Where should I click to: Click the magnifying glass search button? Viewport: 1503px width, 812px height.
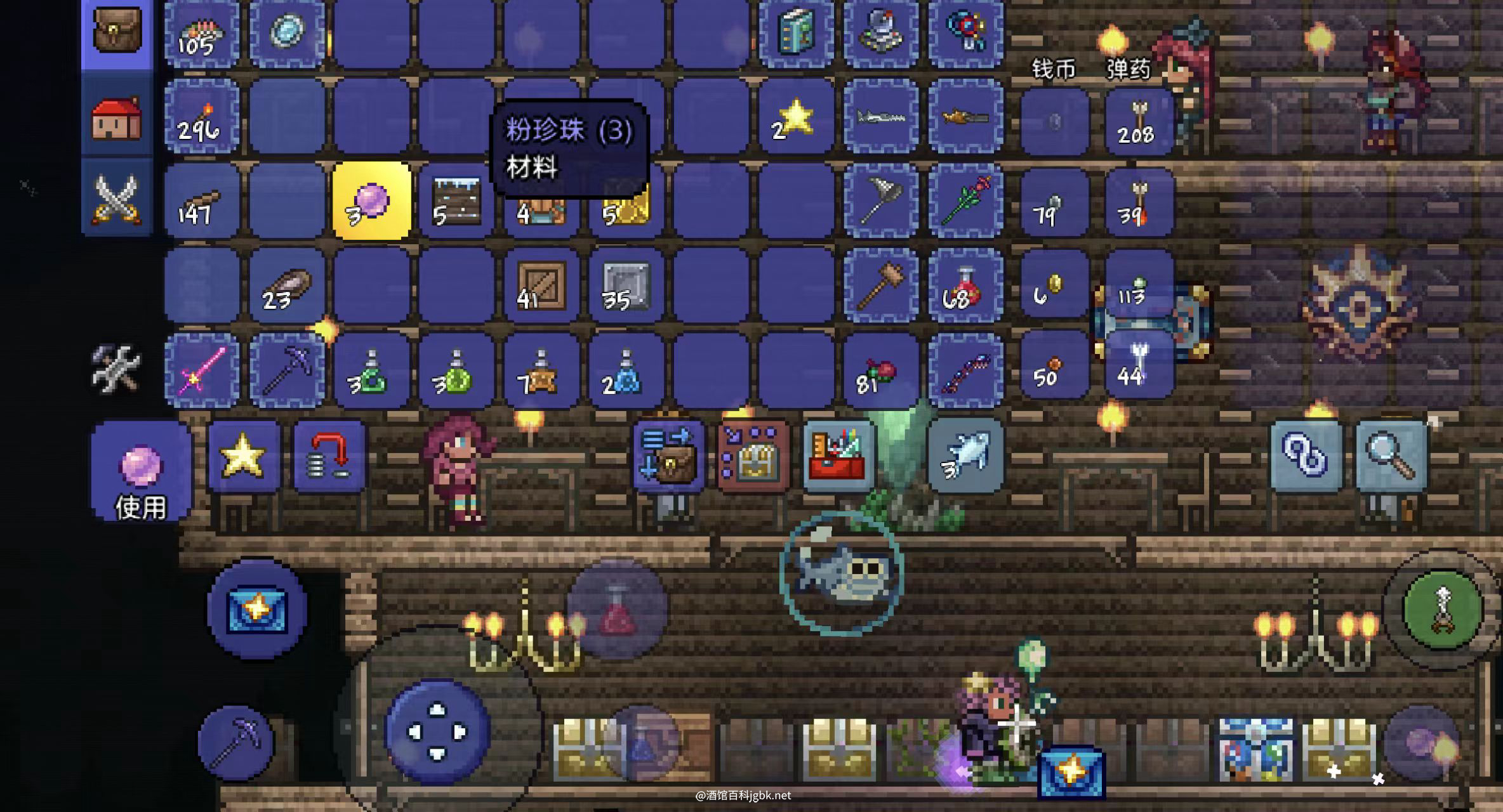pos(1391,455)
